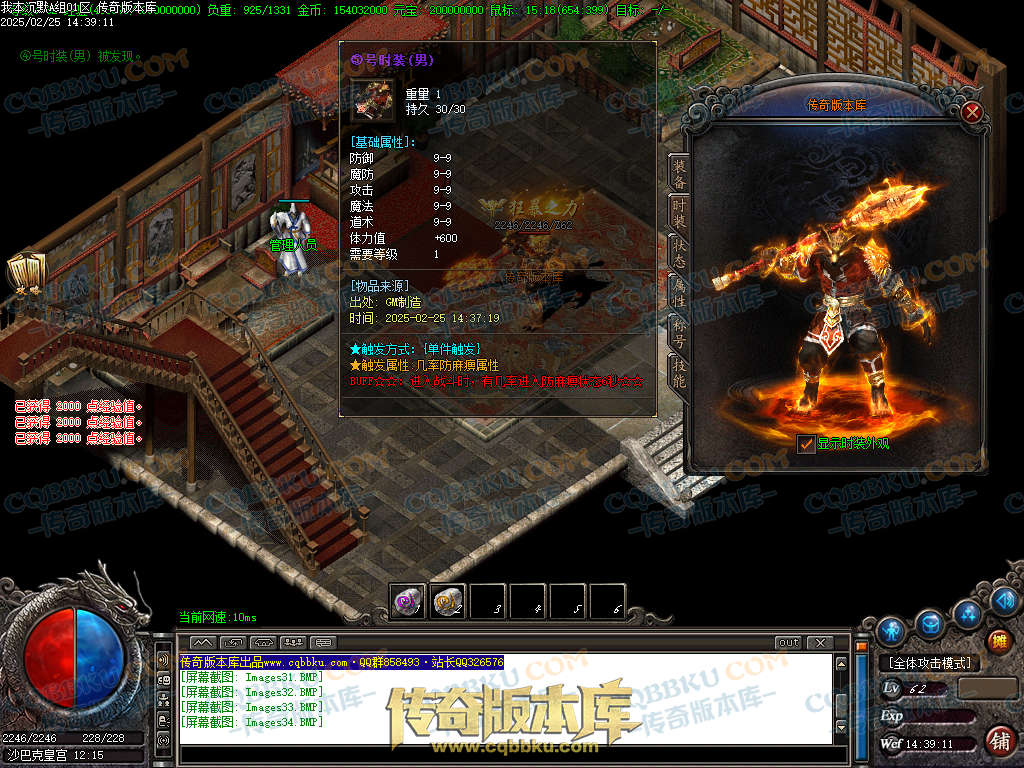
Task: Close the character panel with the red X
Action: coord(971,112)
